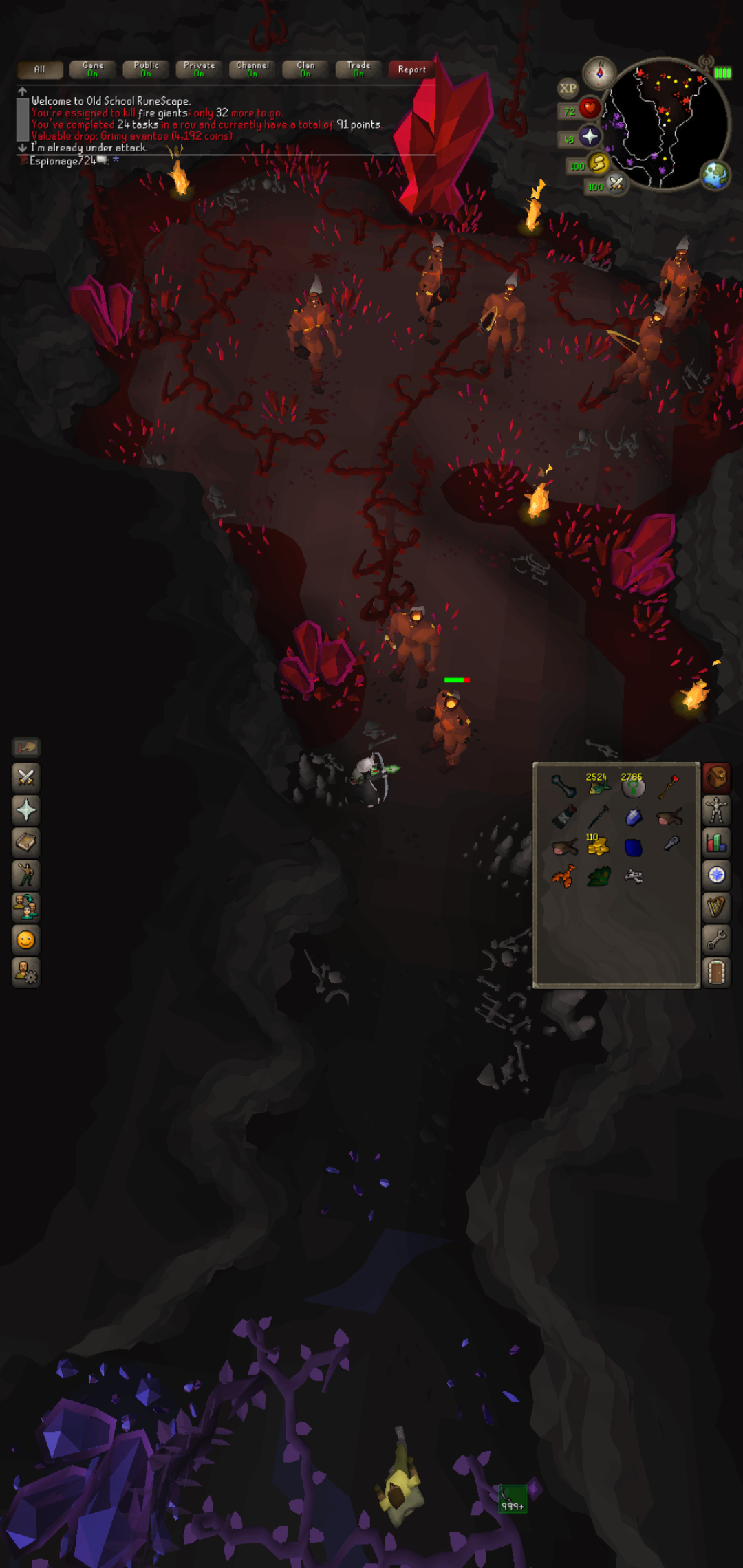
Task: Open the world map globe
Action: click(715, 175)
